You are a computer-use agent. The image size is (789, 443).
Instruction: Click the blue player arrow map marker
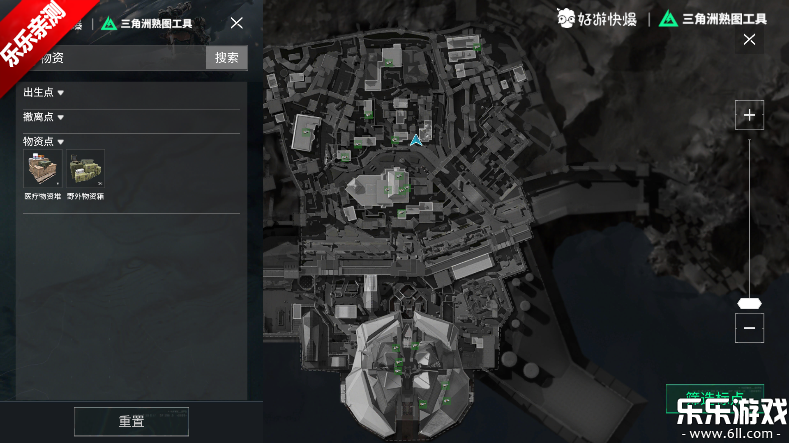(416, 140)
